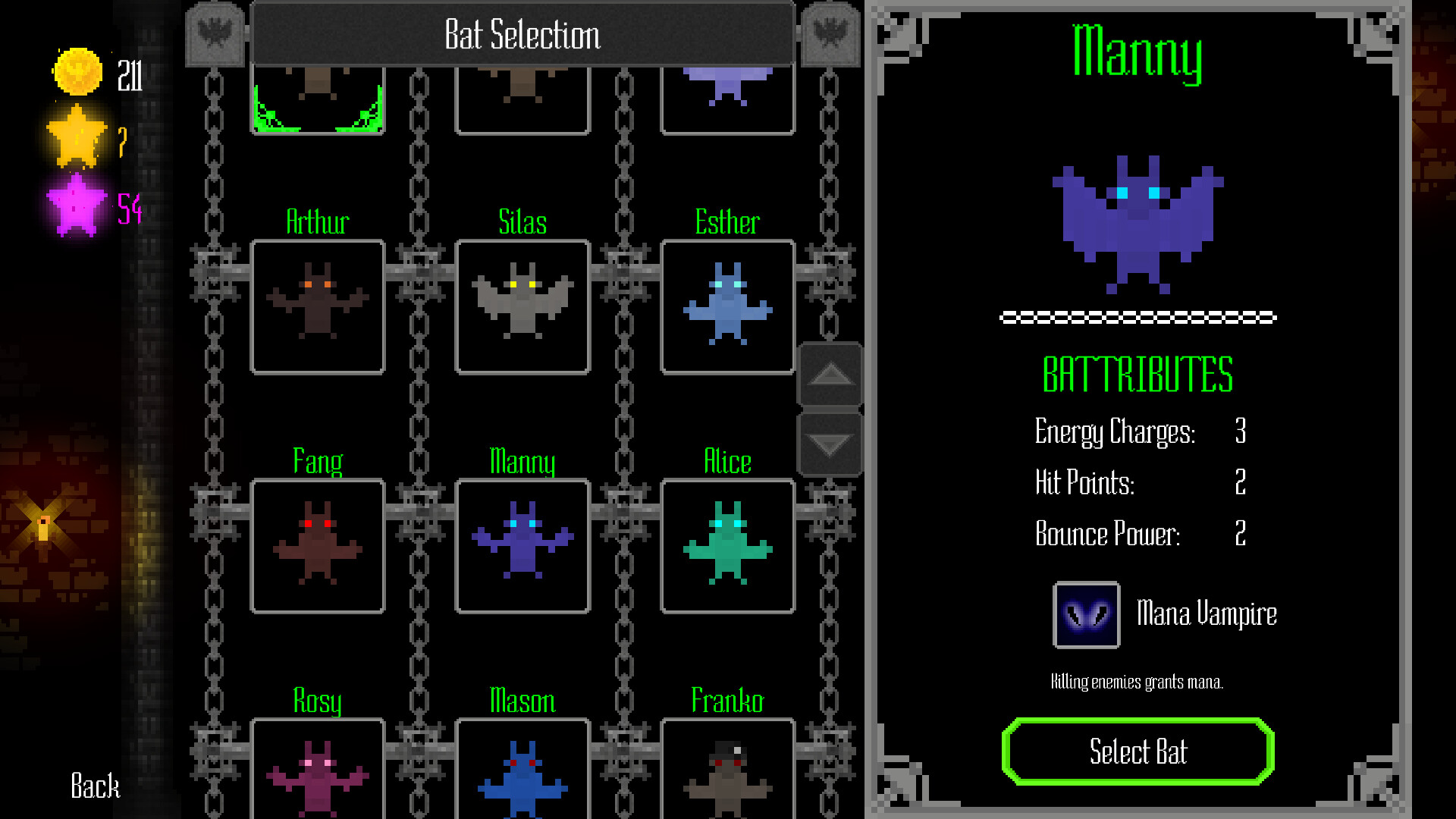Select the Esther bat portrait
Viewport: 1456px width, 819px height.
click(x=727, y=306)
